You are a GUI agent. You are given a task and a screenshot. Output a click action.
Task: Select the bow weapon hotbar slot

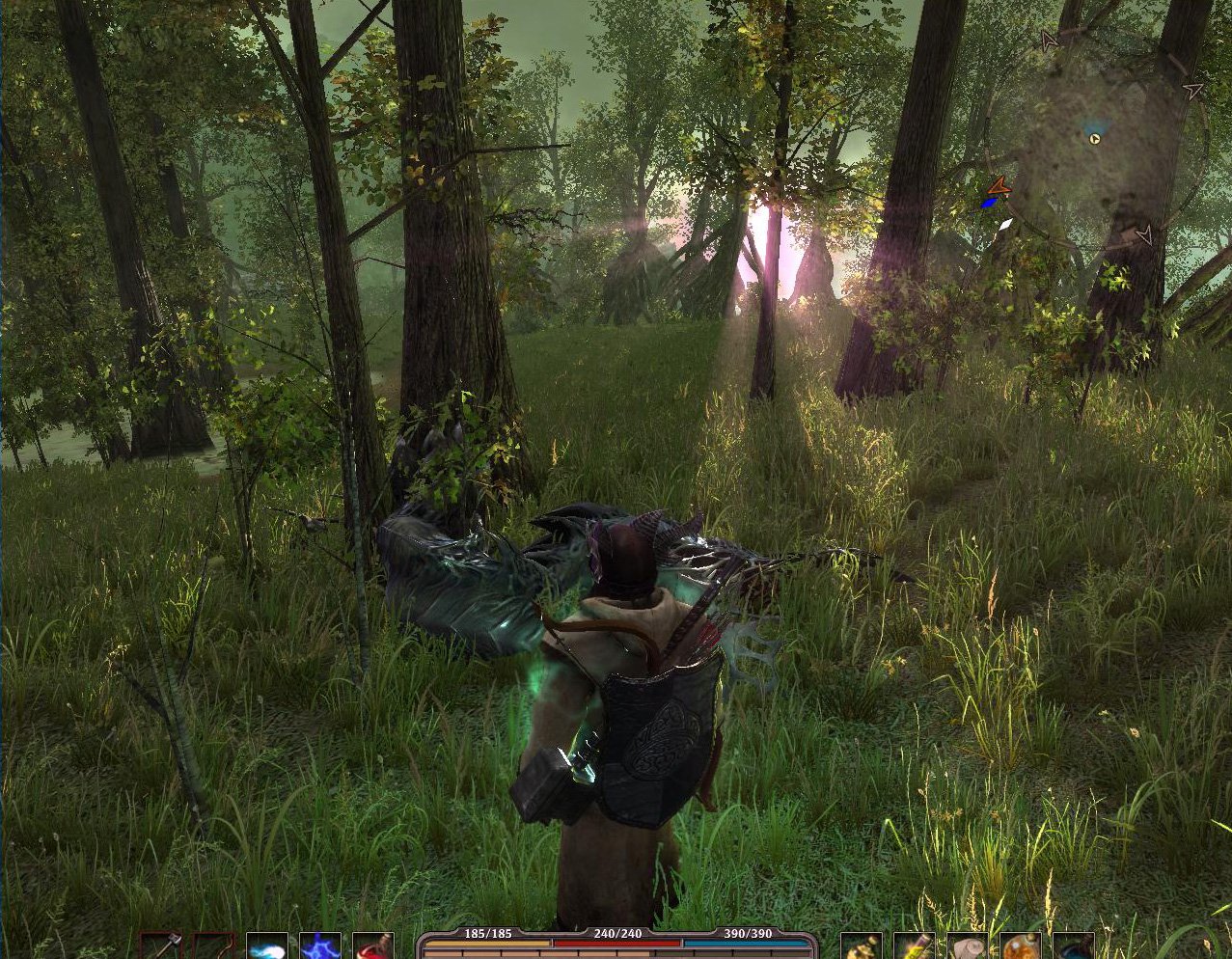(x=213, y=945)
